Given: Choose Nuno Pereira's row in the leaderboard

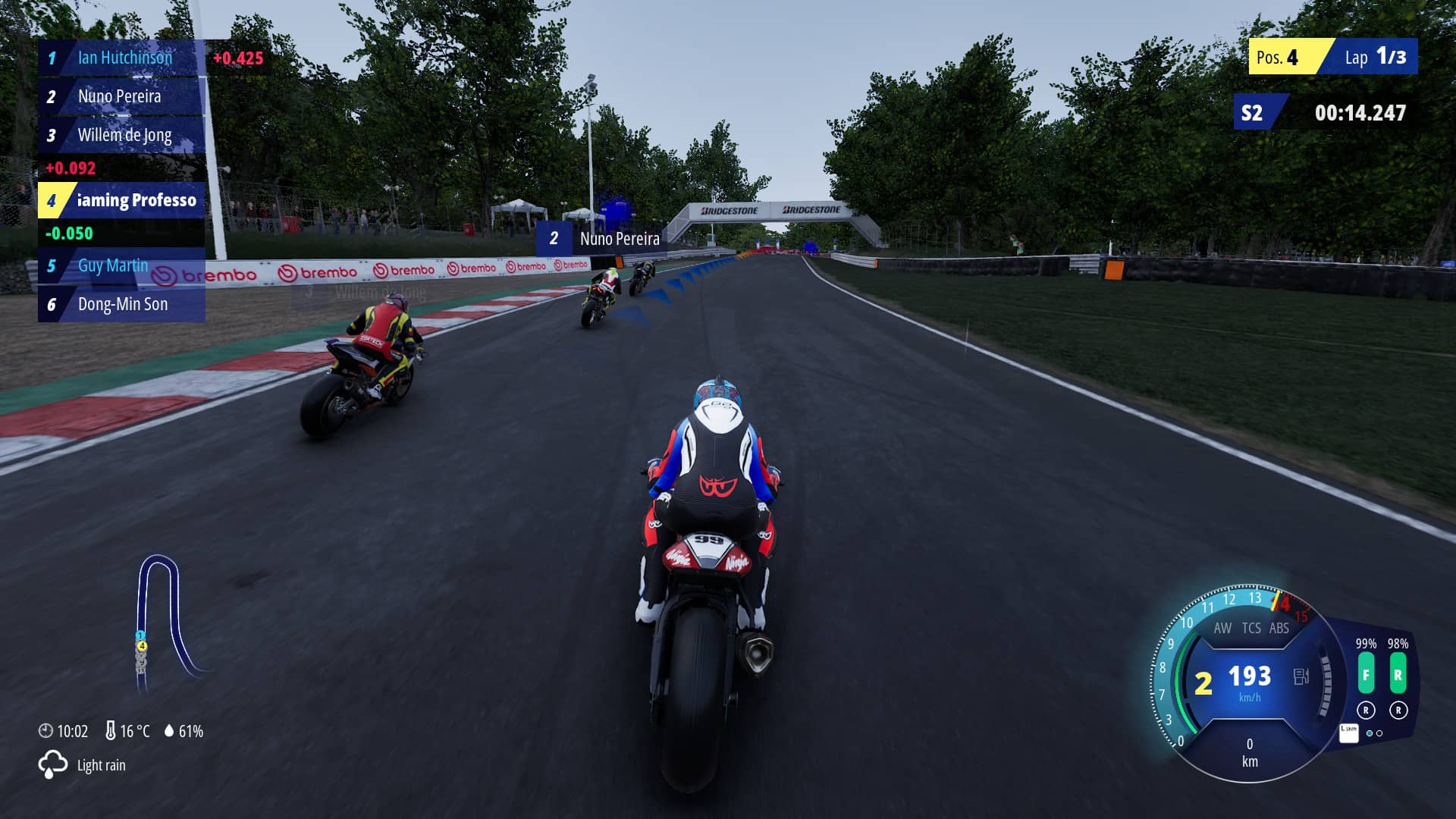Looking at the screenshot, I should [x=120, y=96].
